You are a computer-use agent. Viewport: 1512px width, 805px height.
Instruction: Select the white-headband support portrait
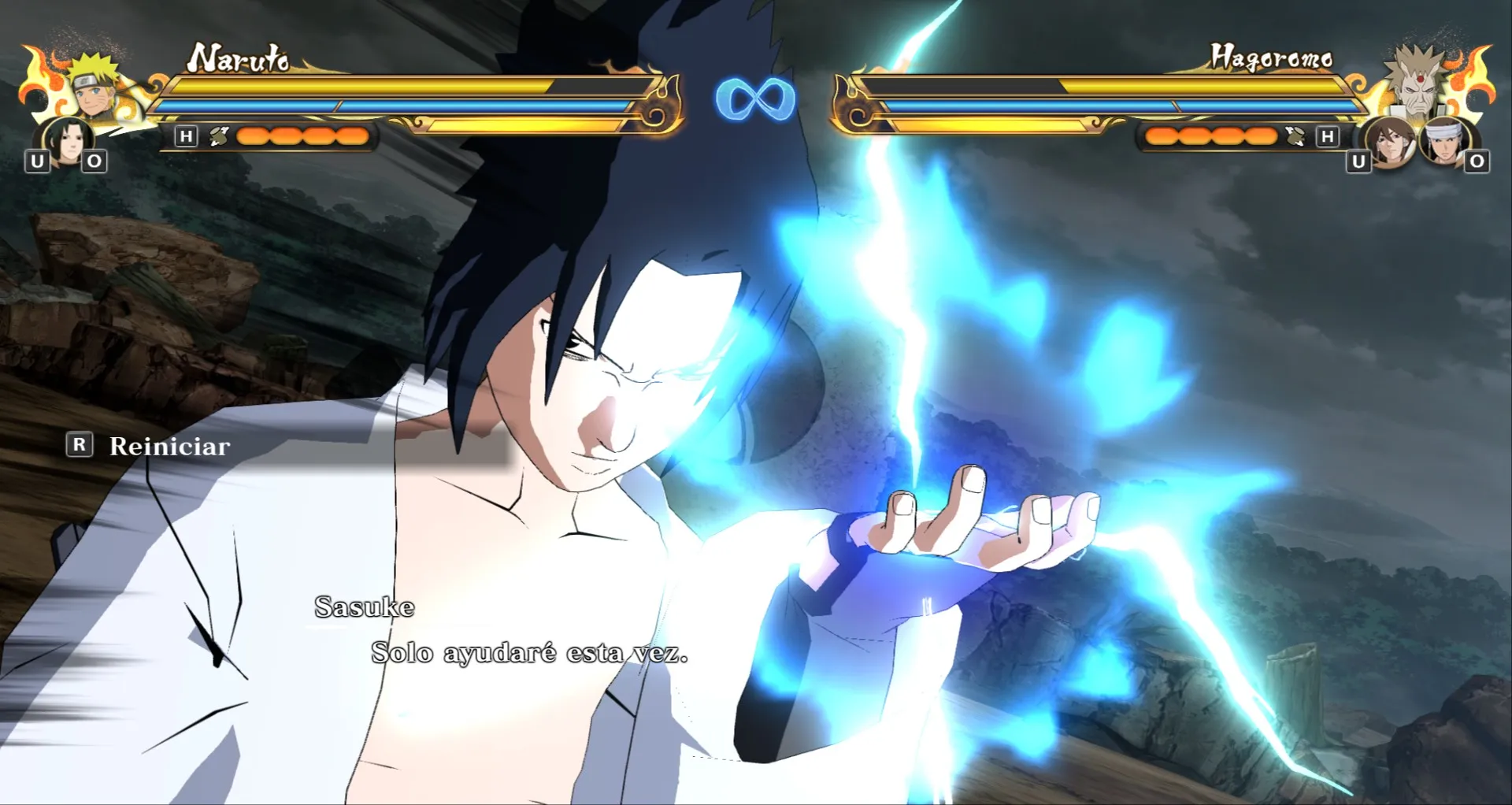1443,142
